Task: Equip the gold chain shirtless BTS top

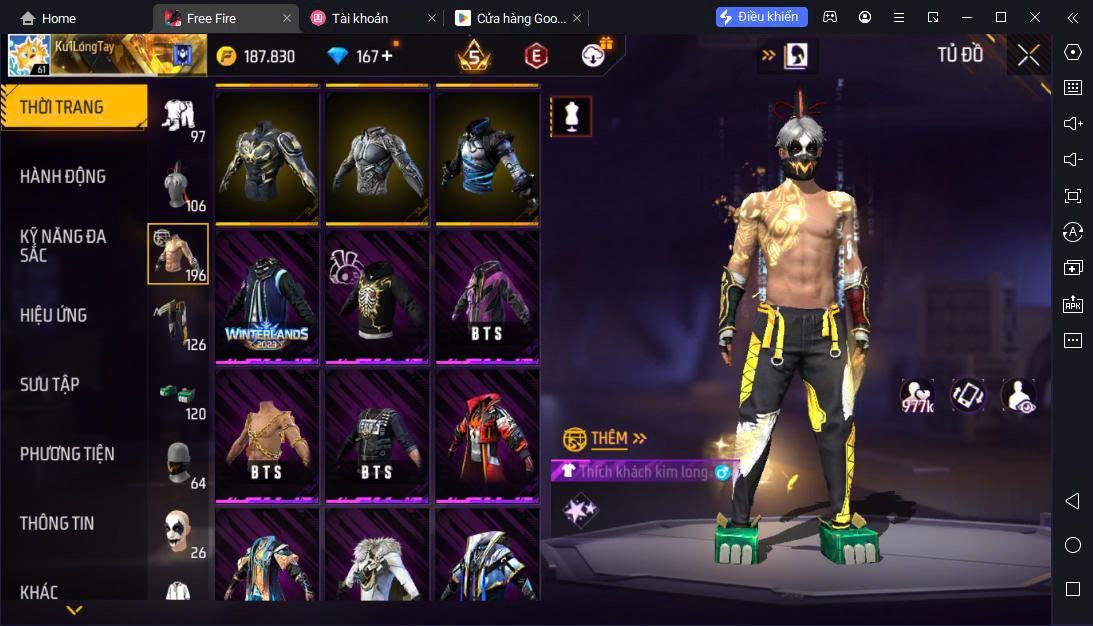Action: (267, 435)
